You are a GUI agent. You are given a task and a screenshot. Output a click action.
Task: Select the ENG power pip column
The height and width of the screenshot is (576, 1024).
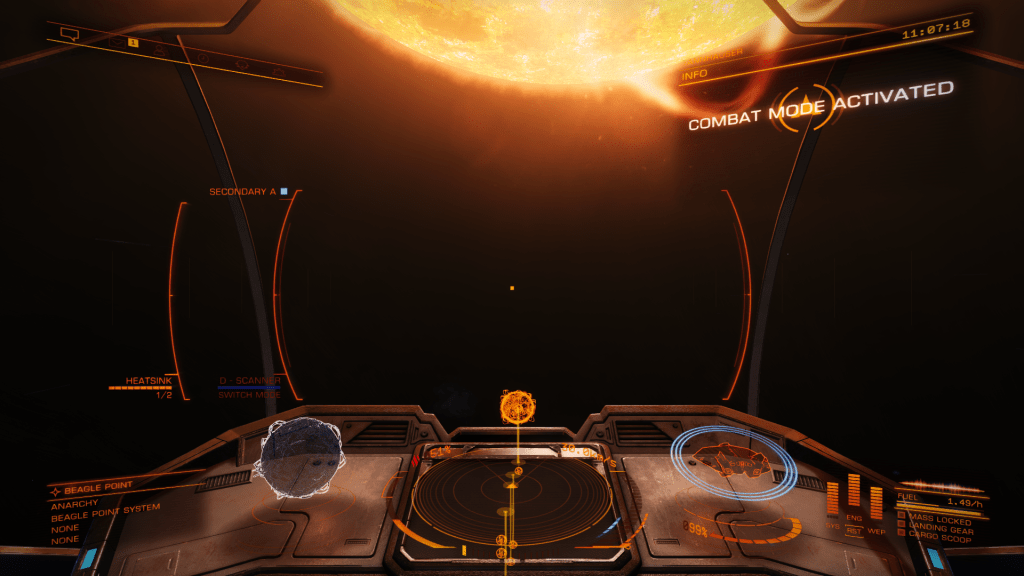[854, 491]
